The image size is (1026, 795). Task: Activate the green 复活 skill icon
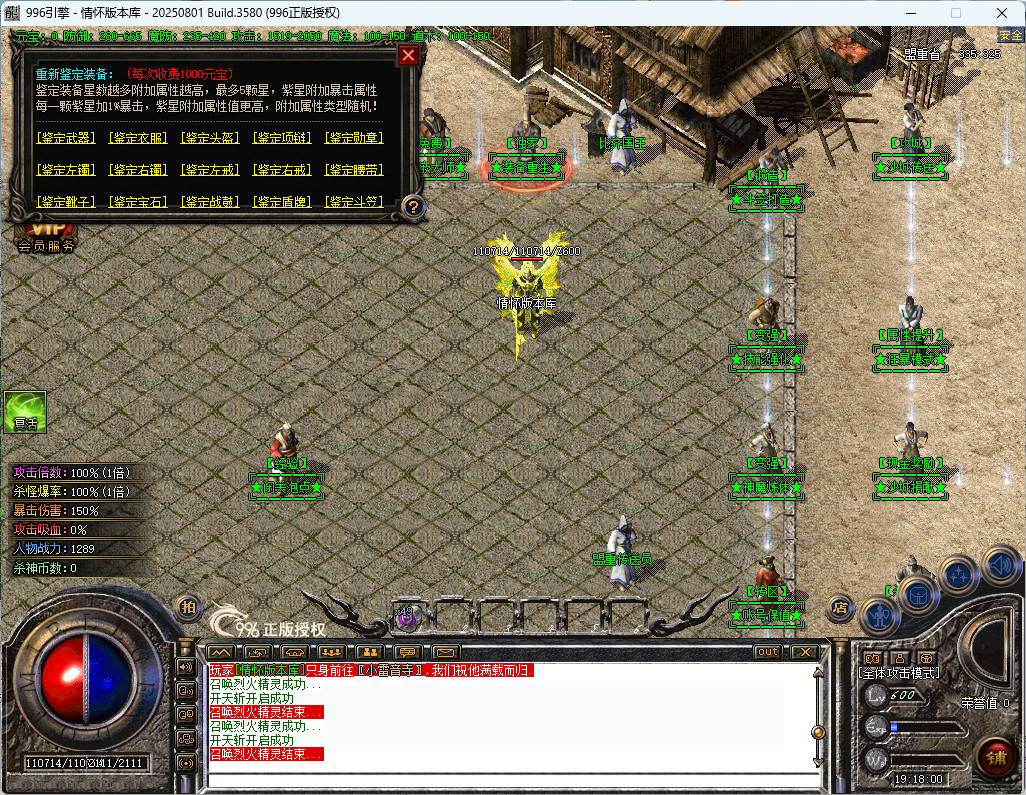tap(25, 411)
